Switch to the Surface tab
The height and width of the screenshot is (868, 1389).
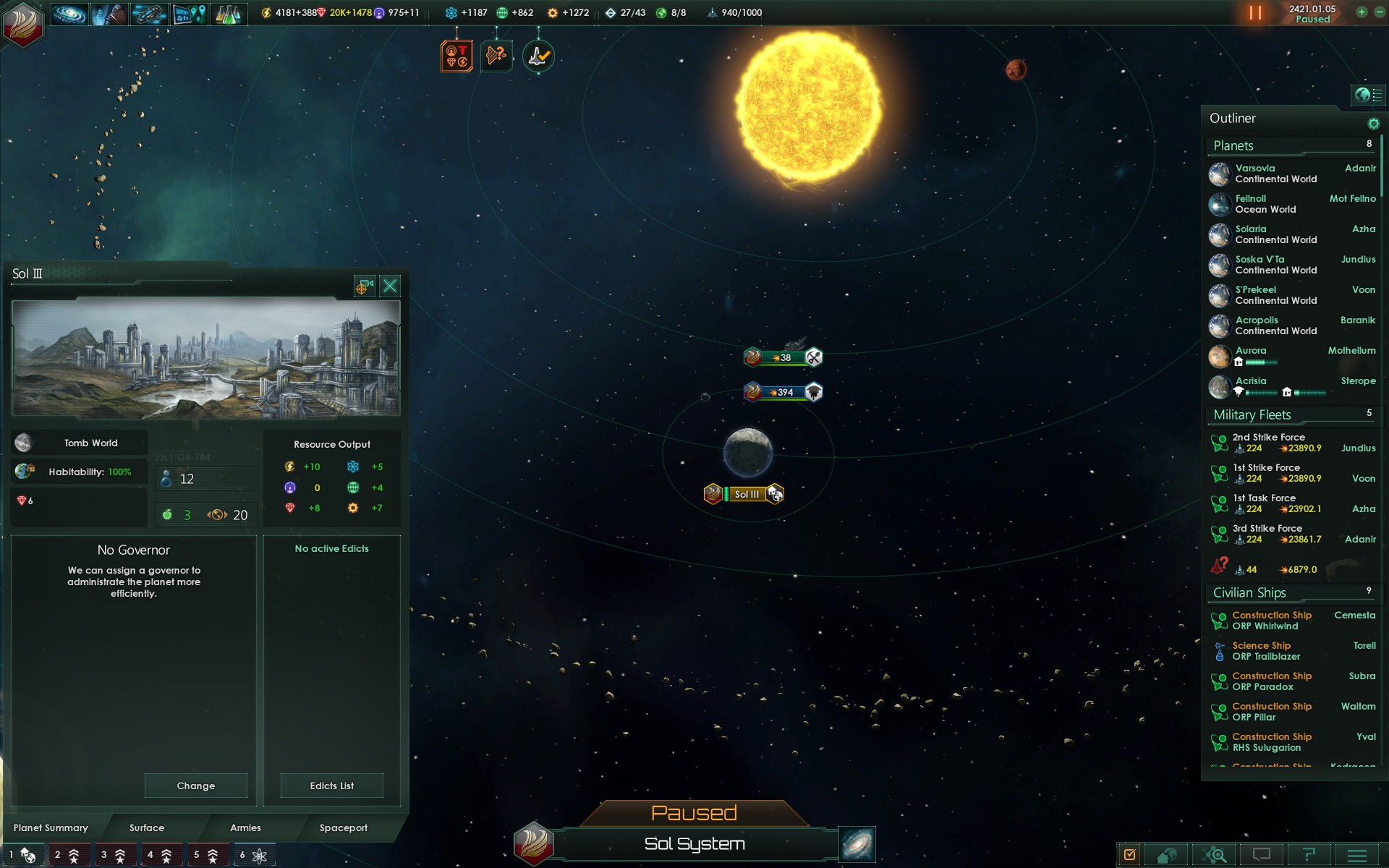tap(147, 827)
